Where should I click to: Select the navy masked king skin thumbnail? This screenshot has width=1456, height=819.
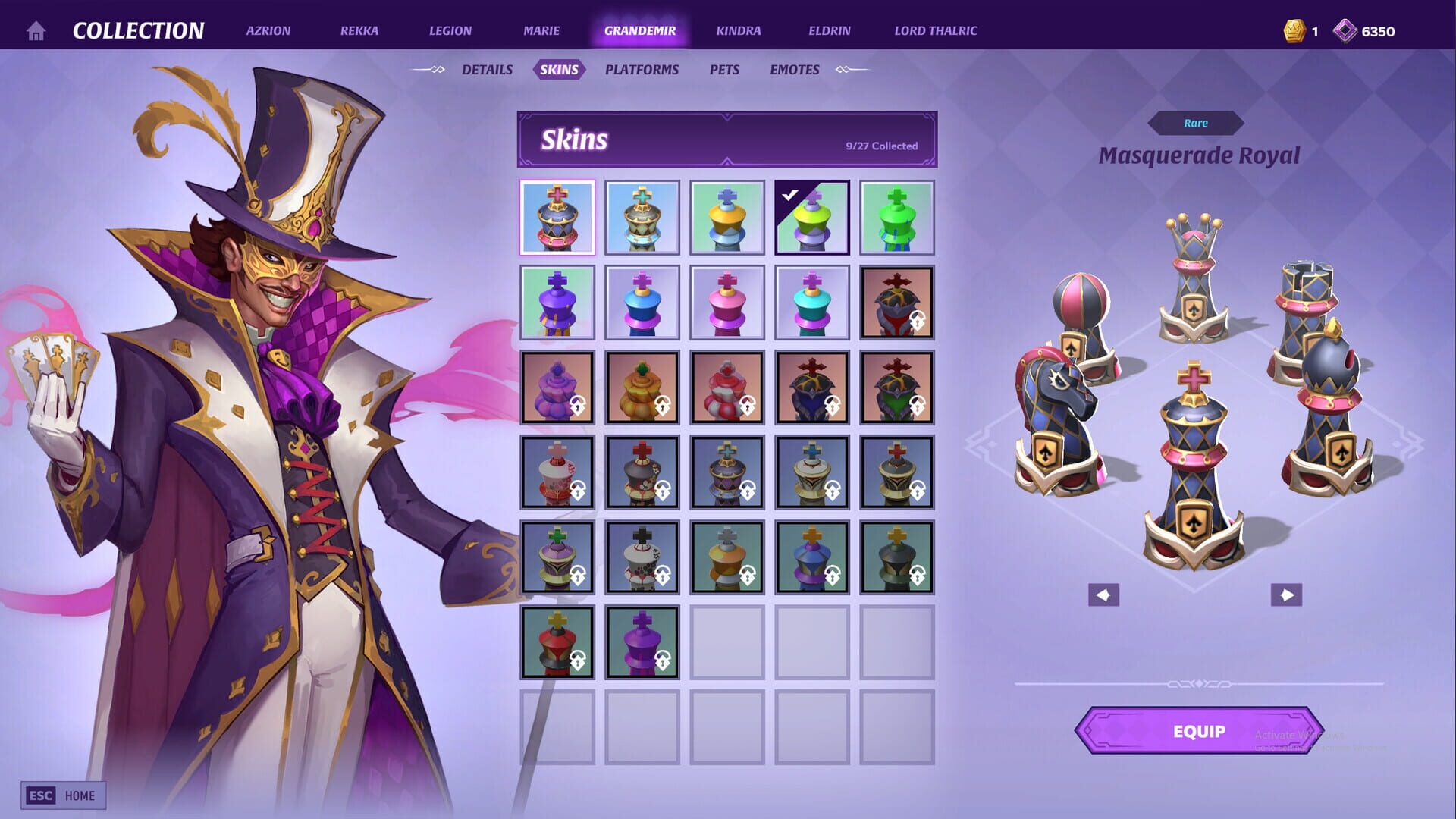point(812,387)
